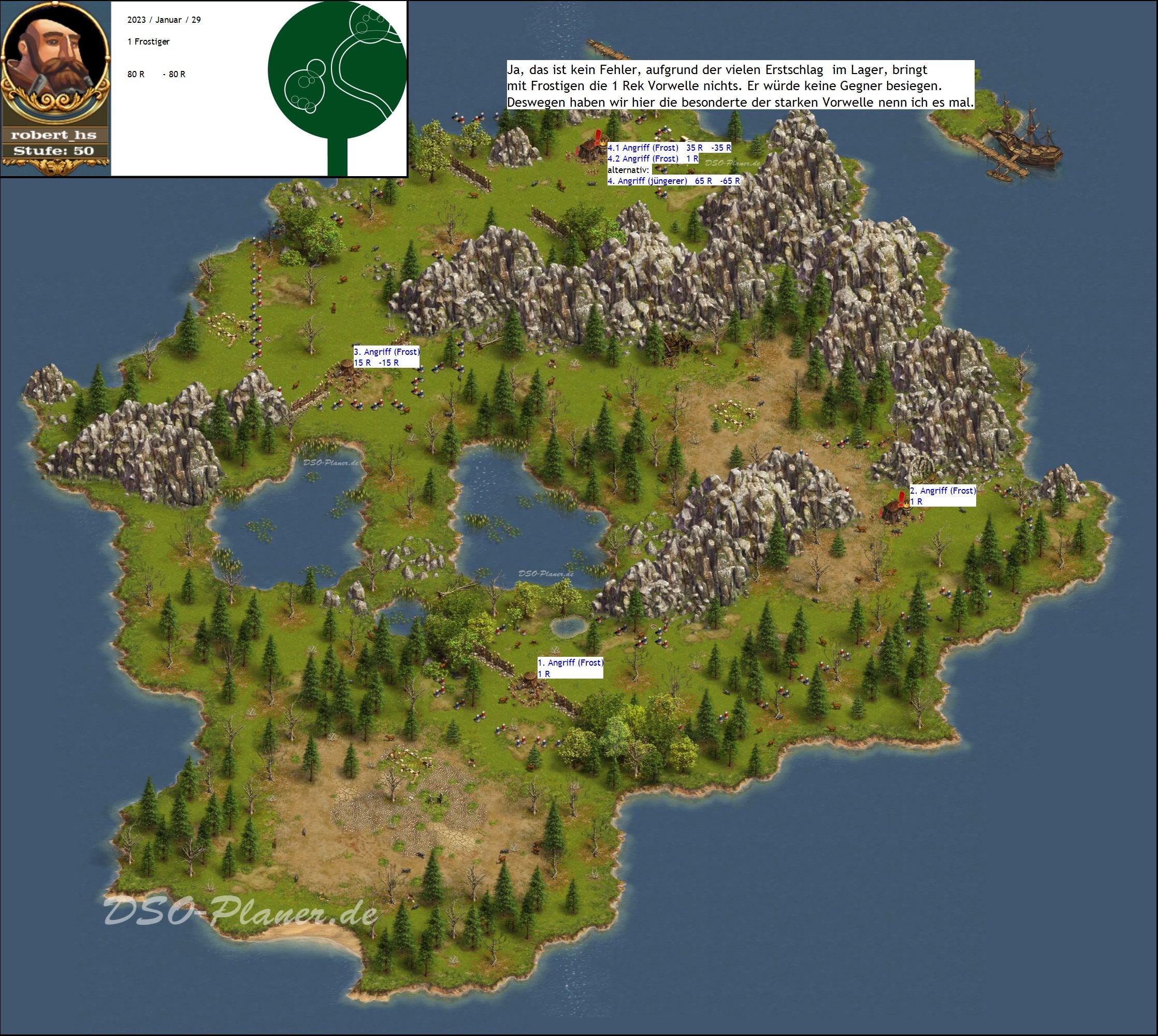Screen dimensions: 1158x1036
Task: Select the "2. Angriff (Frost)" map label
Action: pos(943,491)
